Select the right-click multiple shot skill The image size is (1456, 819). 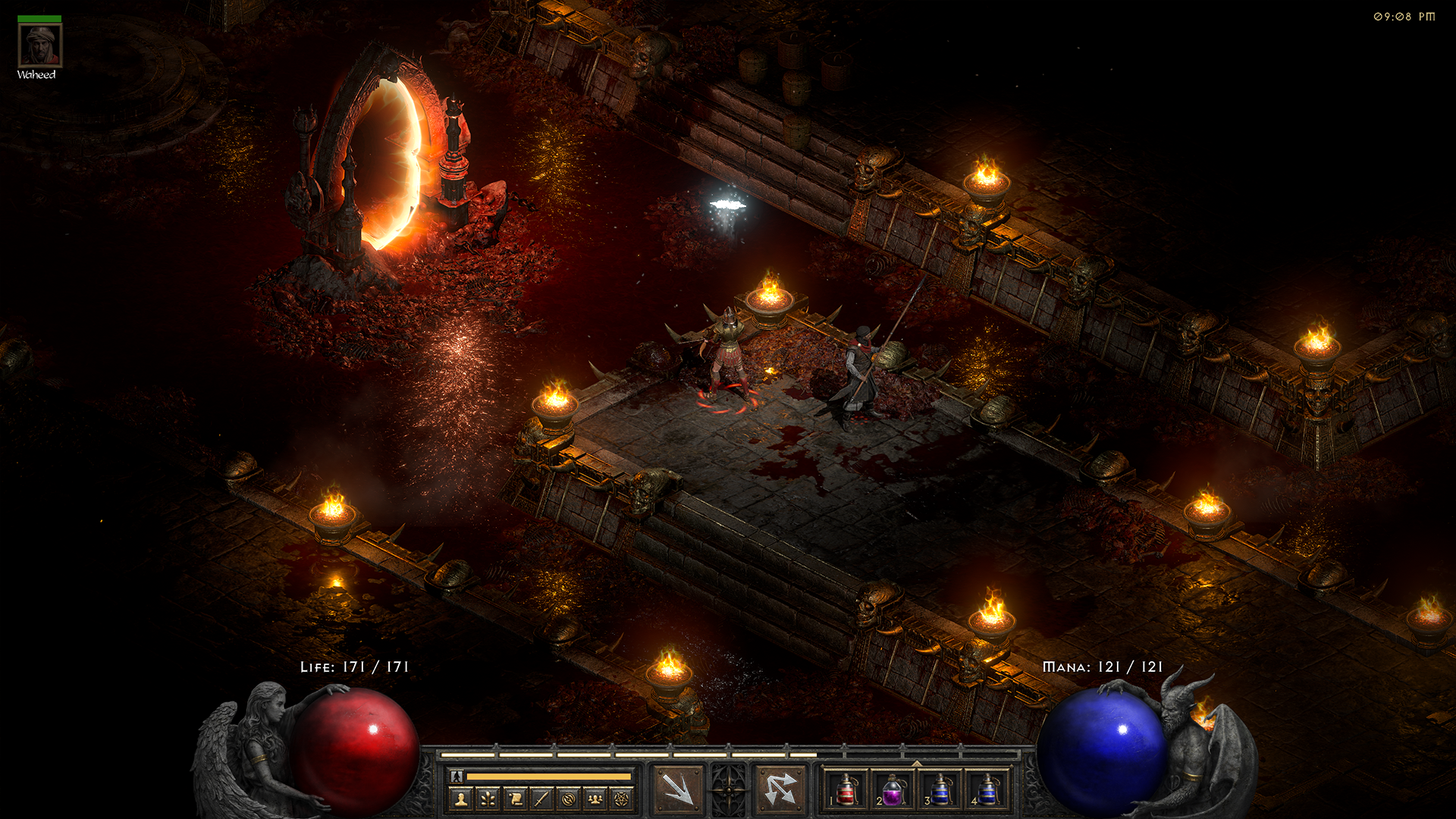(x=780, y=789)
